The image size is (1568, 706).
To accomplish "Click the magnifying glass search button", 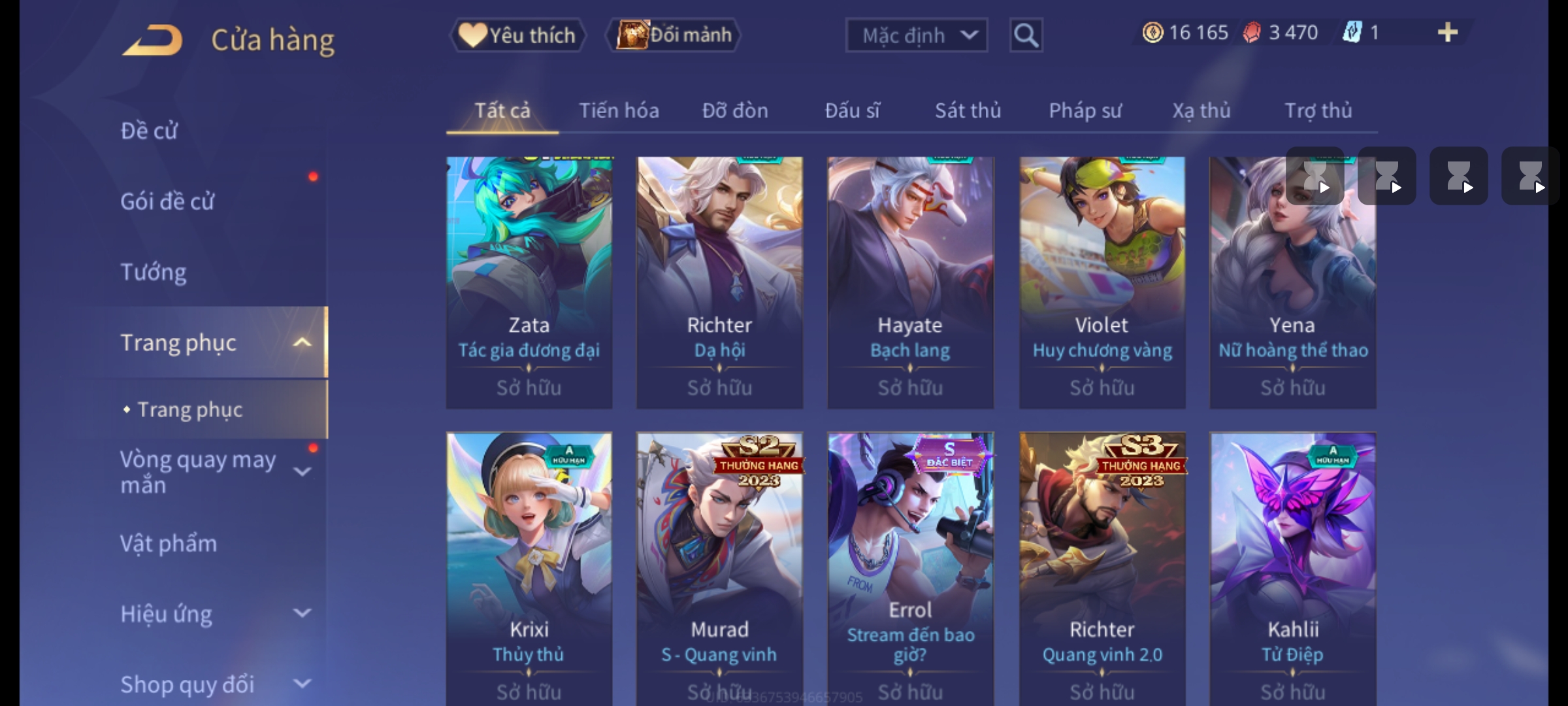I will point(1026,35).
